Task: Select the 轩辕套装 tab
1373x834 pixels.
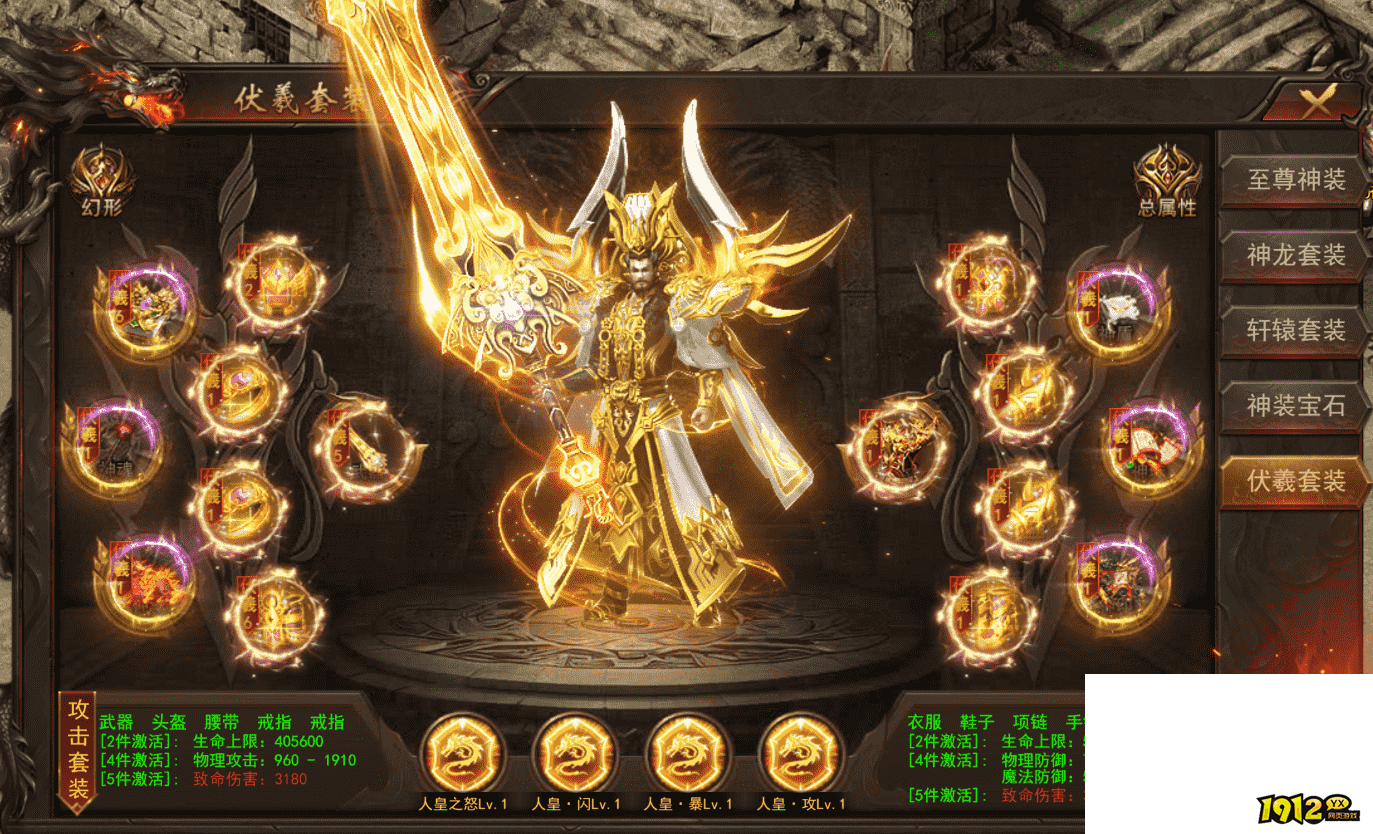Action: (1295, 330)
